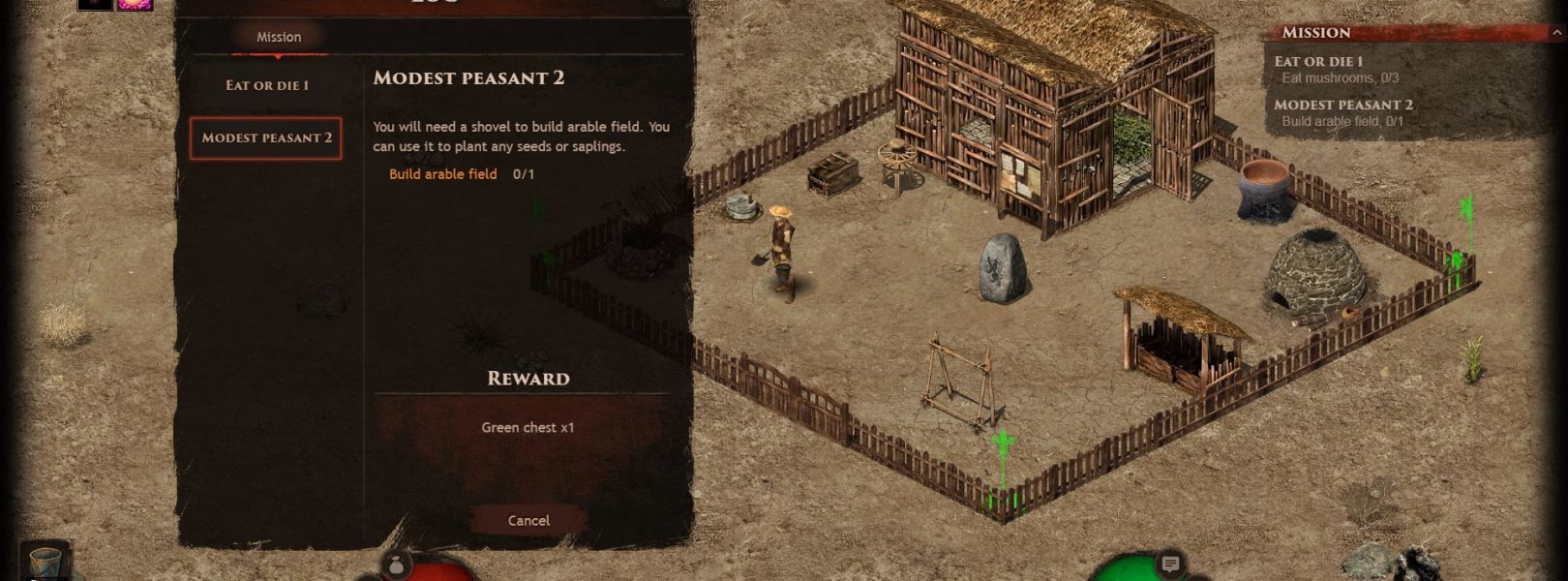Click Eat or Die 1 in mission tracker
Image resolution: width=1568 pixels, height=581 pixels.
(1317, 61)
